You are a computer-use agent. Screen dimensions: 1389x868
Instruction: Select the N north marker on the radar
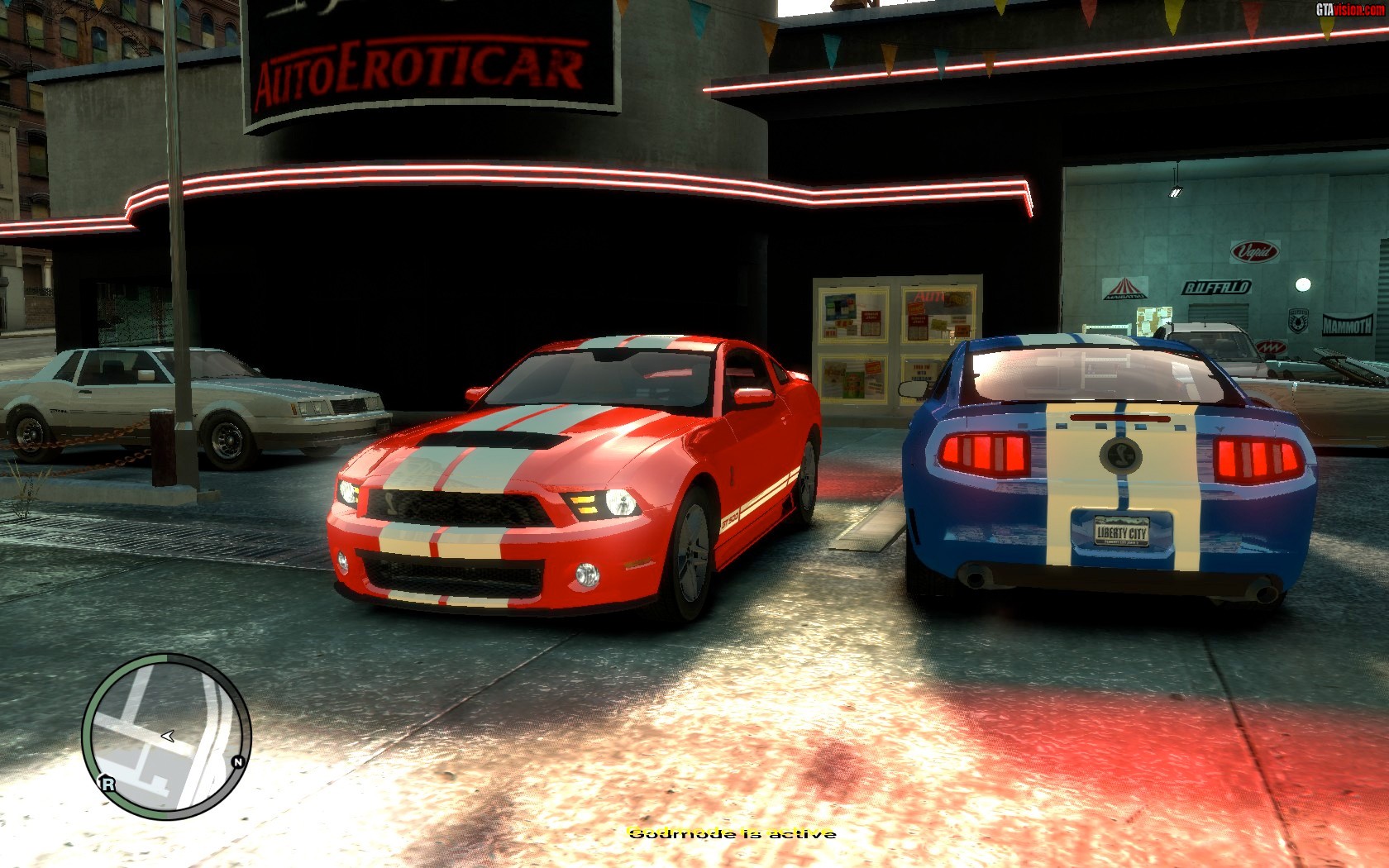pos(238,761)
